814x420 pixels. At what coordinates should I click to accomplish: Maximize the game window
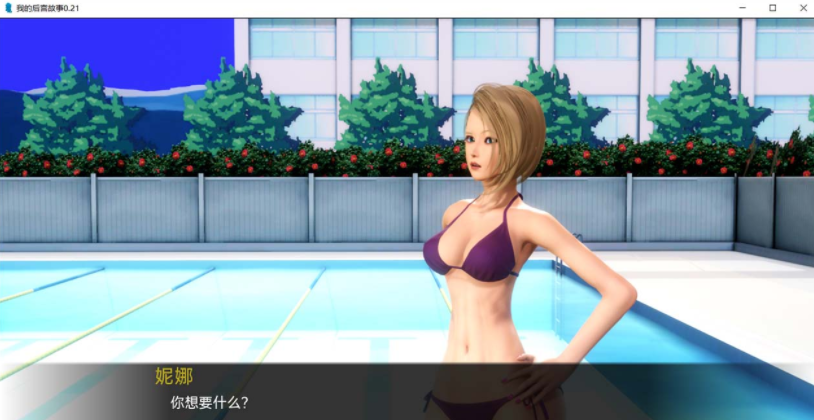click(x=772, y=8)
